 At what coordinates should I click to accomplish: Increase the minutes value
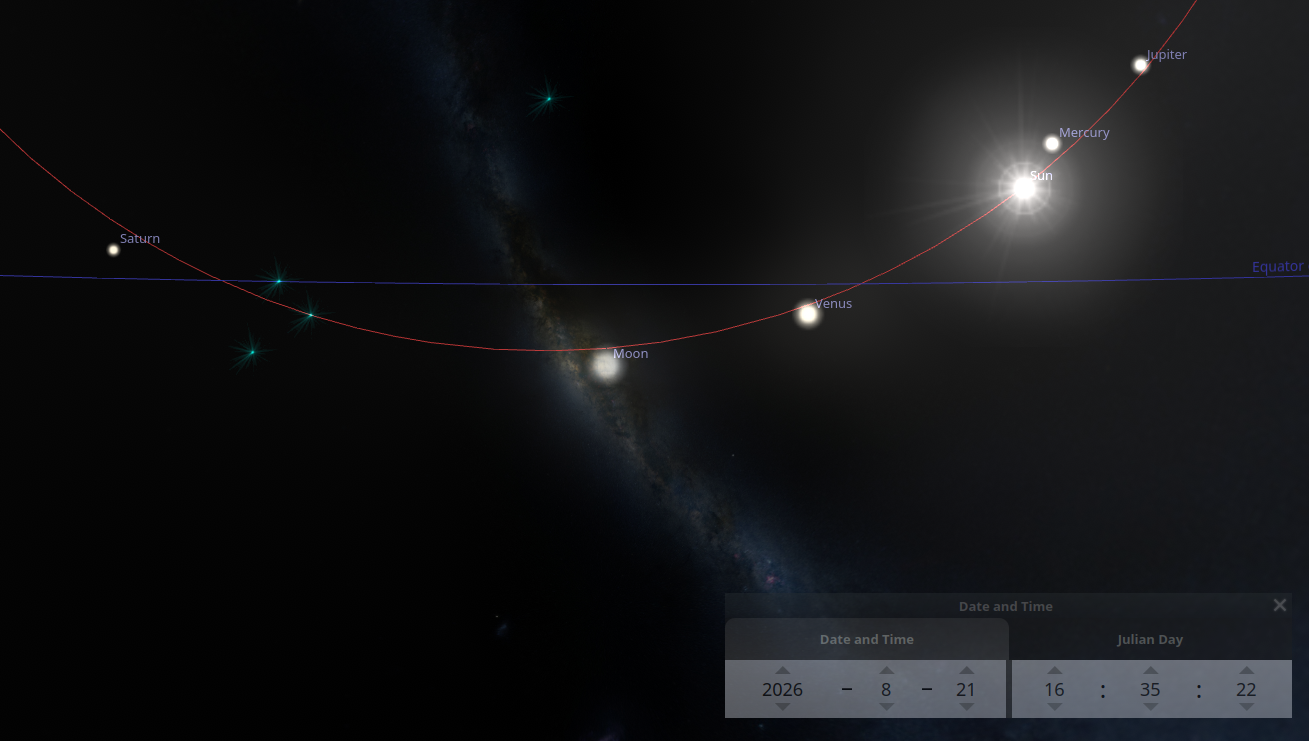(x=1151, y=670)
